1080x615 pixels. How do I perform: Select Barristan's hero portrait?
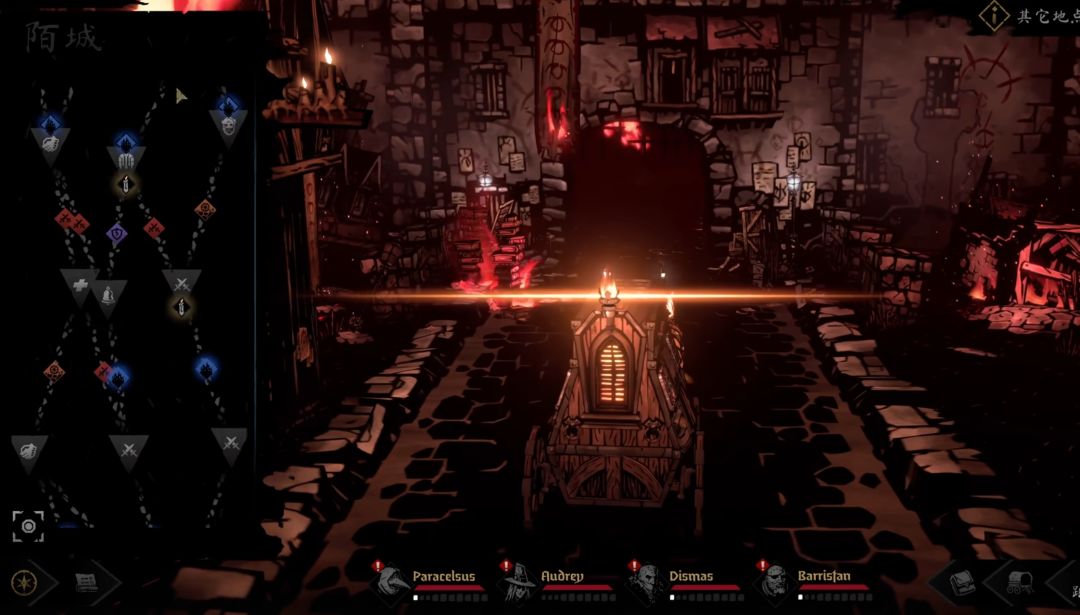coord(773,580)
